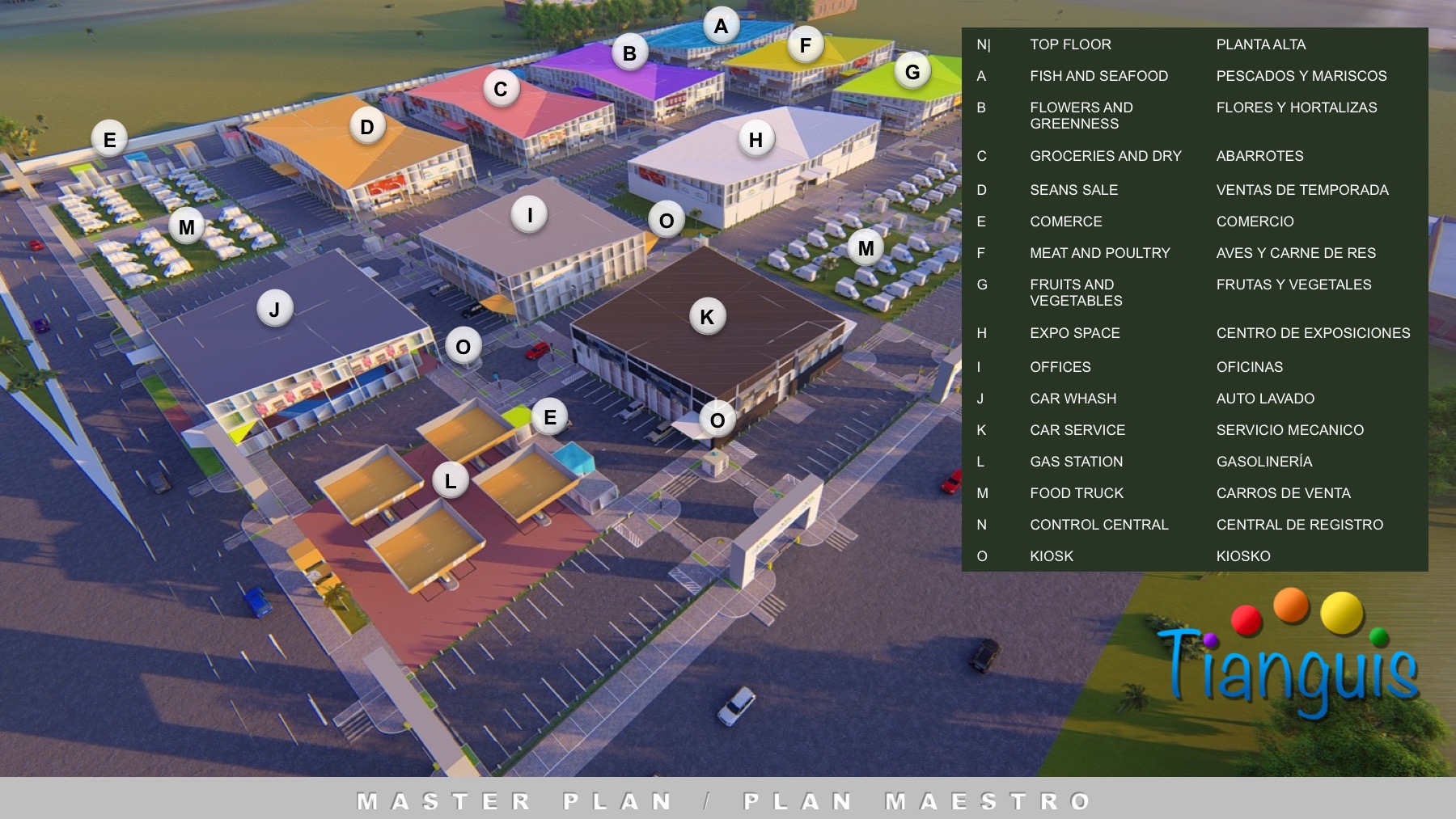Pick the F marker on the yellow roof
The image size is (1456, 819).
pos(805,45)
